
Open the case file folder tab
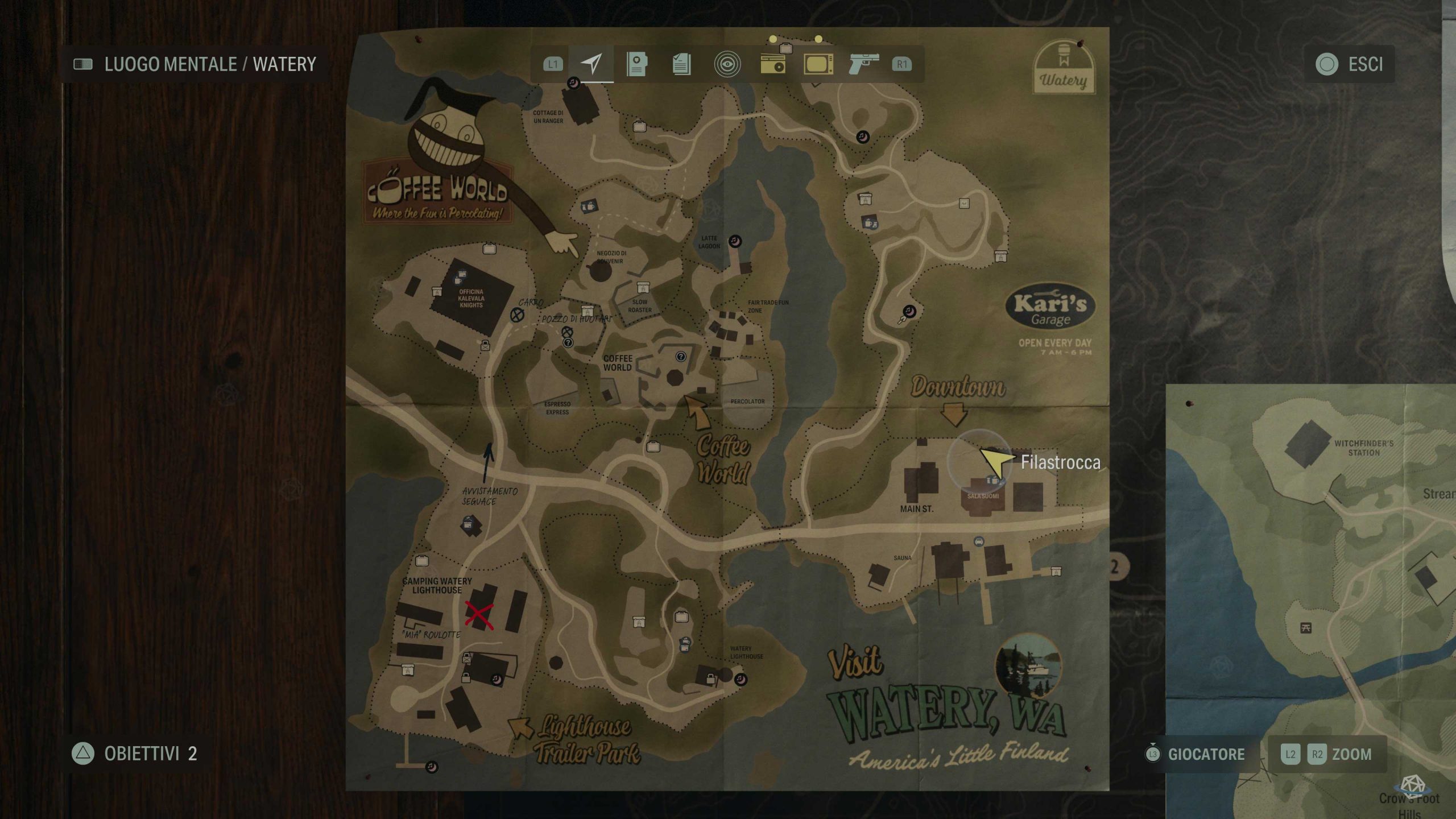pyautogui.click(x=636, y=64)
